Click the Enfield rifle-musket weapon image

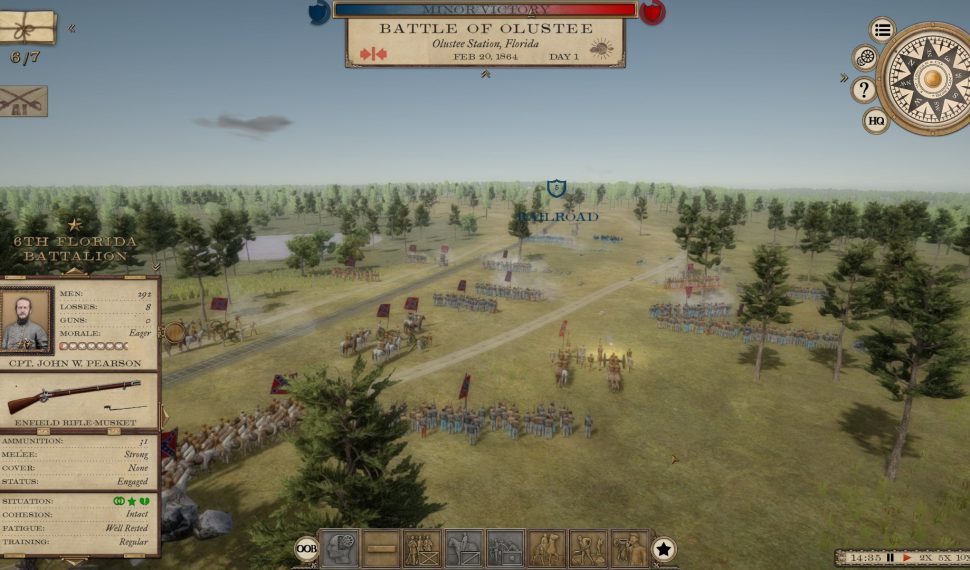73,397
